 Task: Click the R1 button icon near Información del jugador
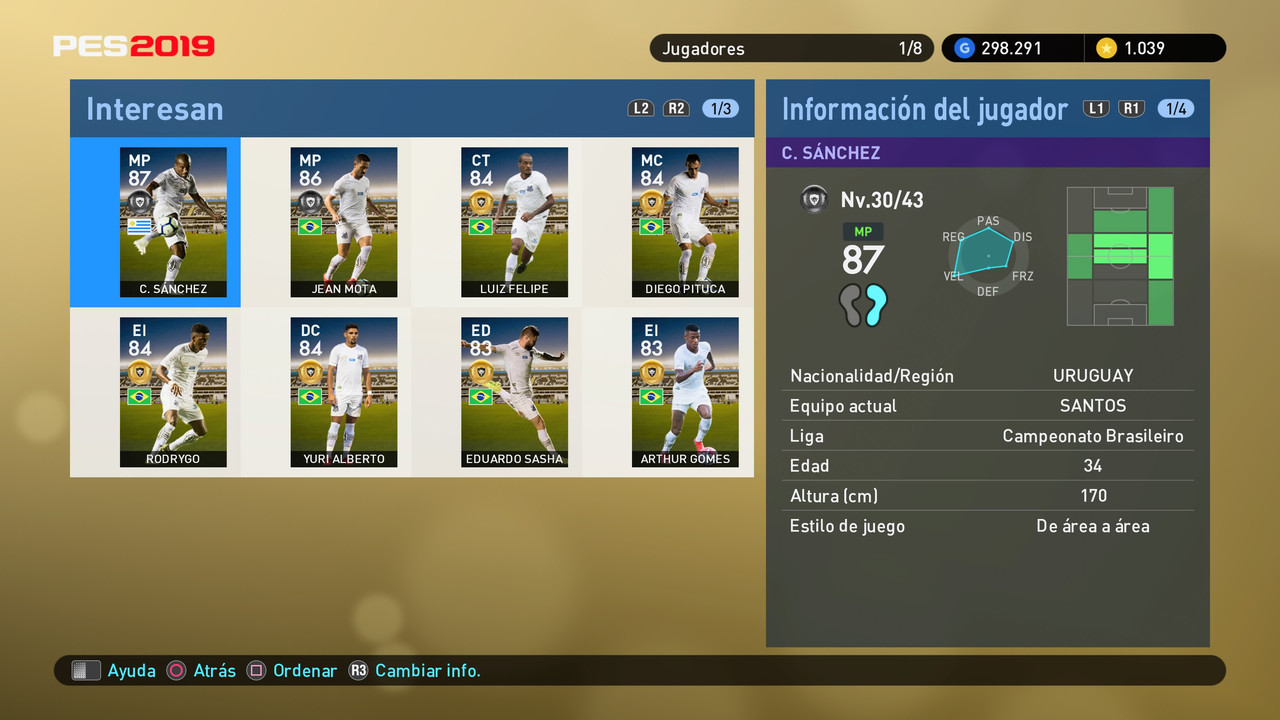point(1132,108)
